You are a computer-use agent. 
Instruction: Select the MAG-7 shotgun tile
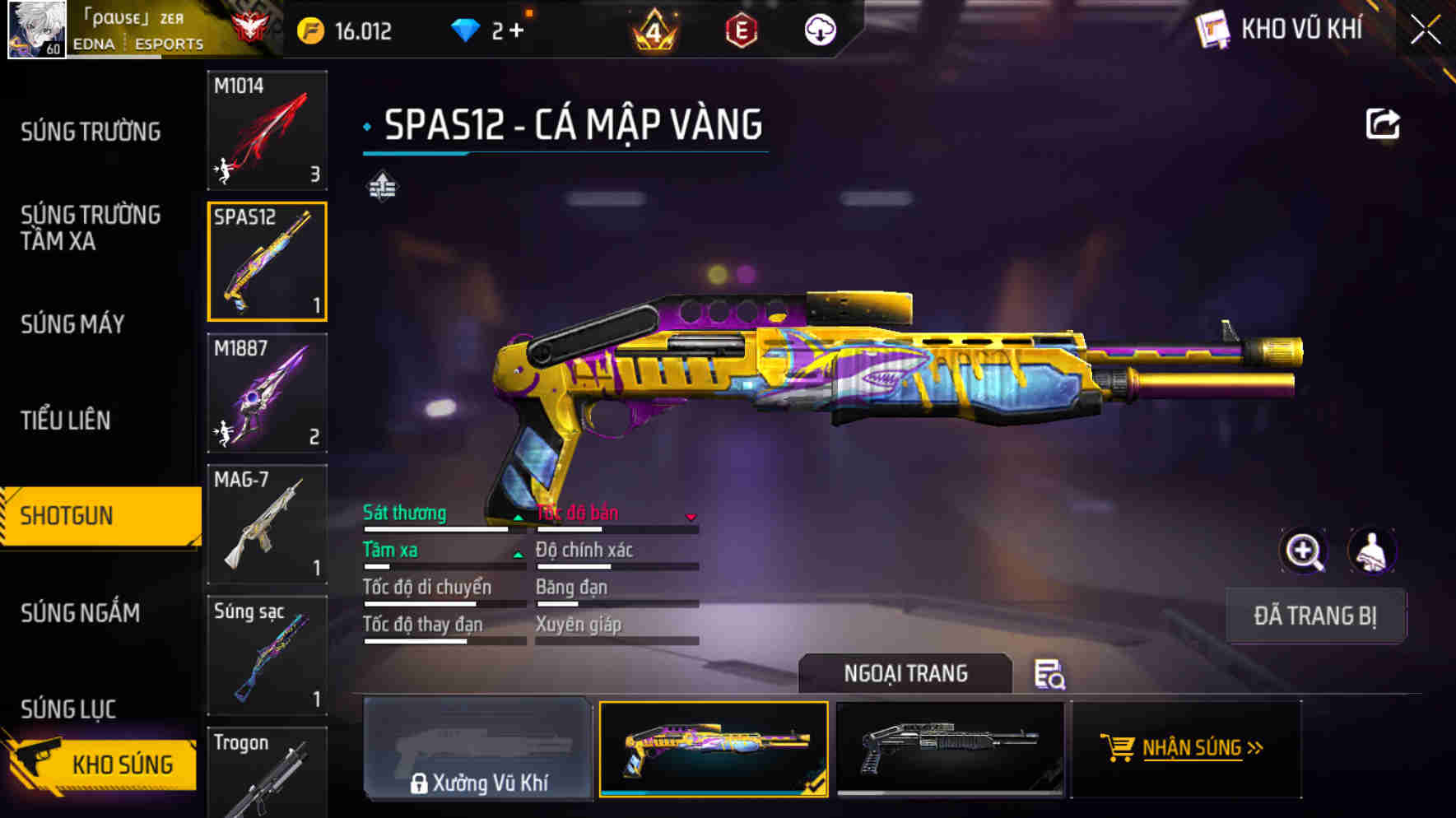(267, 524)
